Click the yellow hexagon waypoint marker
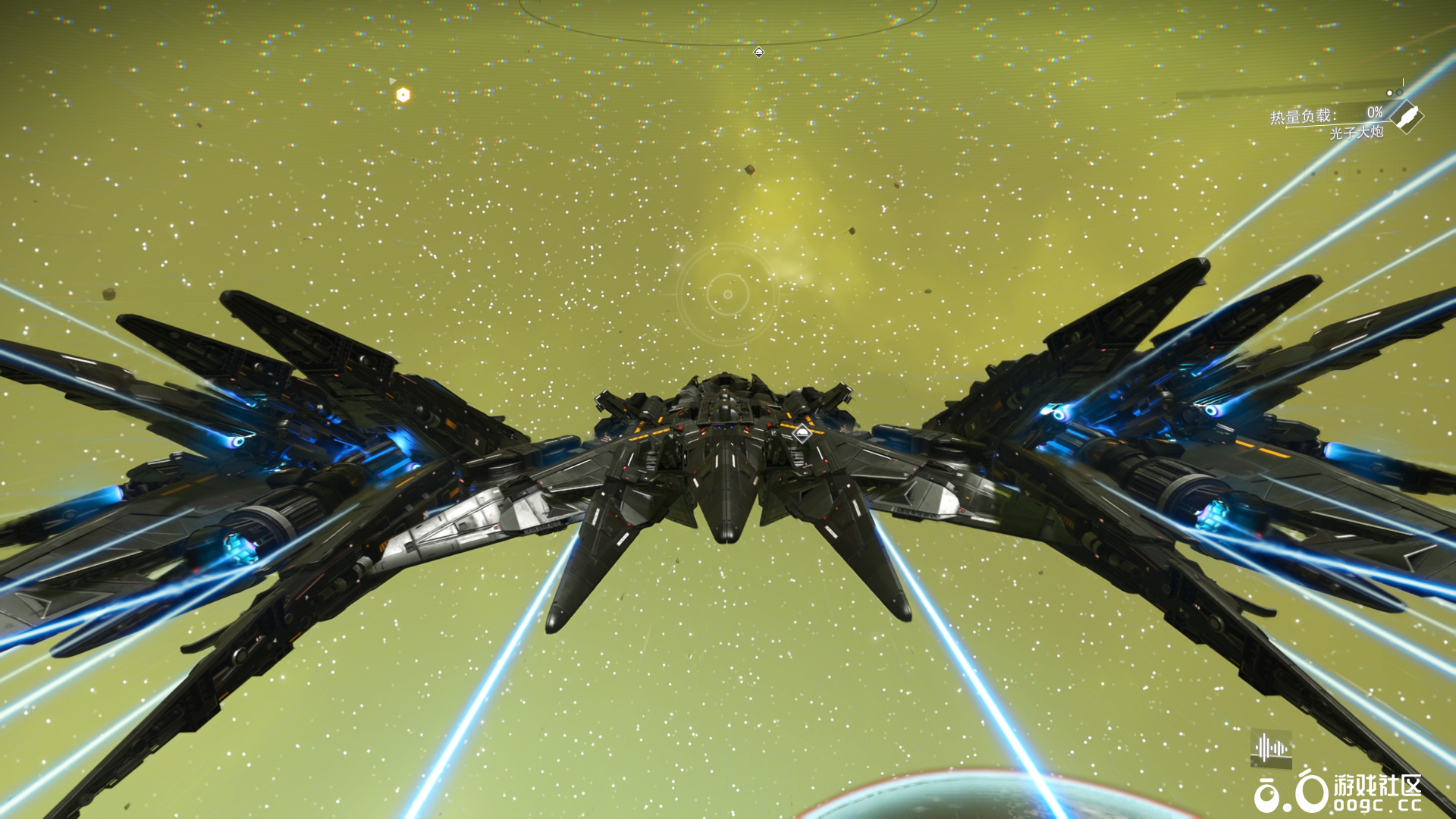1456x819 pixels. tap(403, 95)
